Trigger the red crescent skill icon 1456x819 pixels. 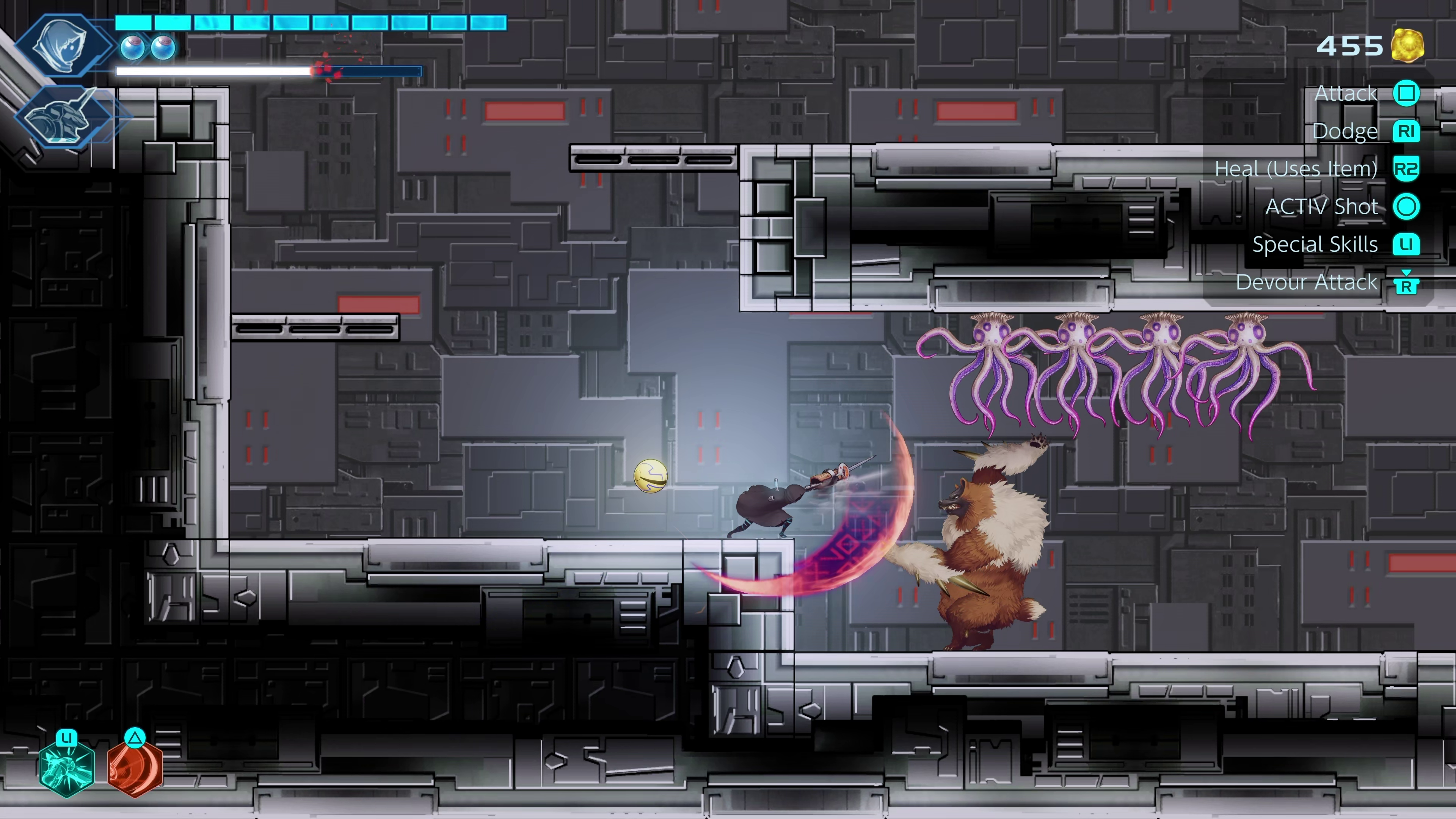pyautogui.click(x=135, y=769)
